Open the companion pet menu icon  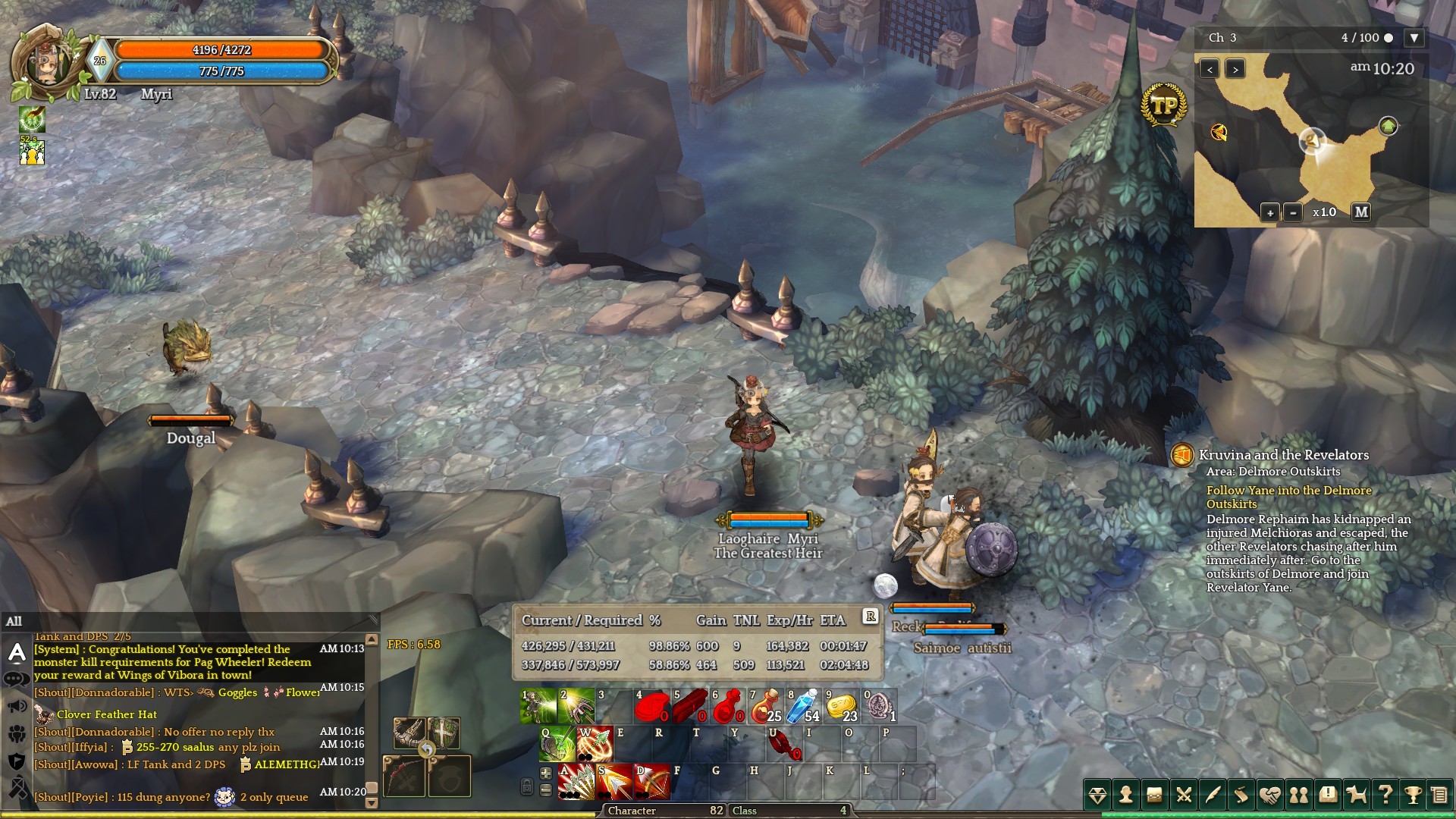(x=1357, y=795)
